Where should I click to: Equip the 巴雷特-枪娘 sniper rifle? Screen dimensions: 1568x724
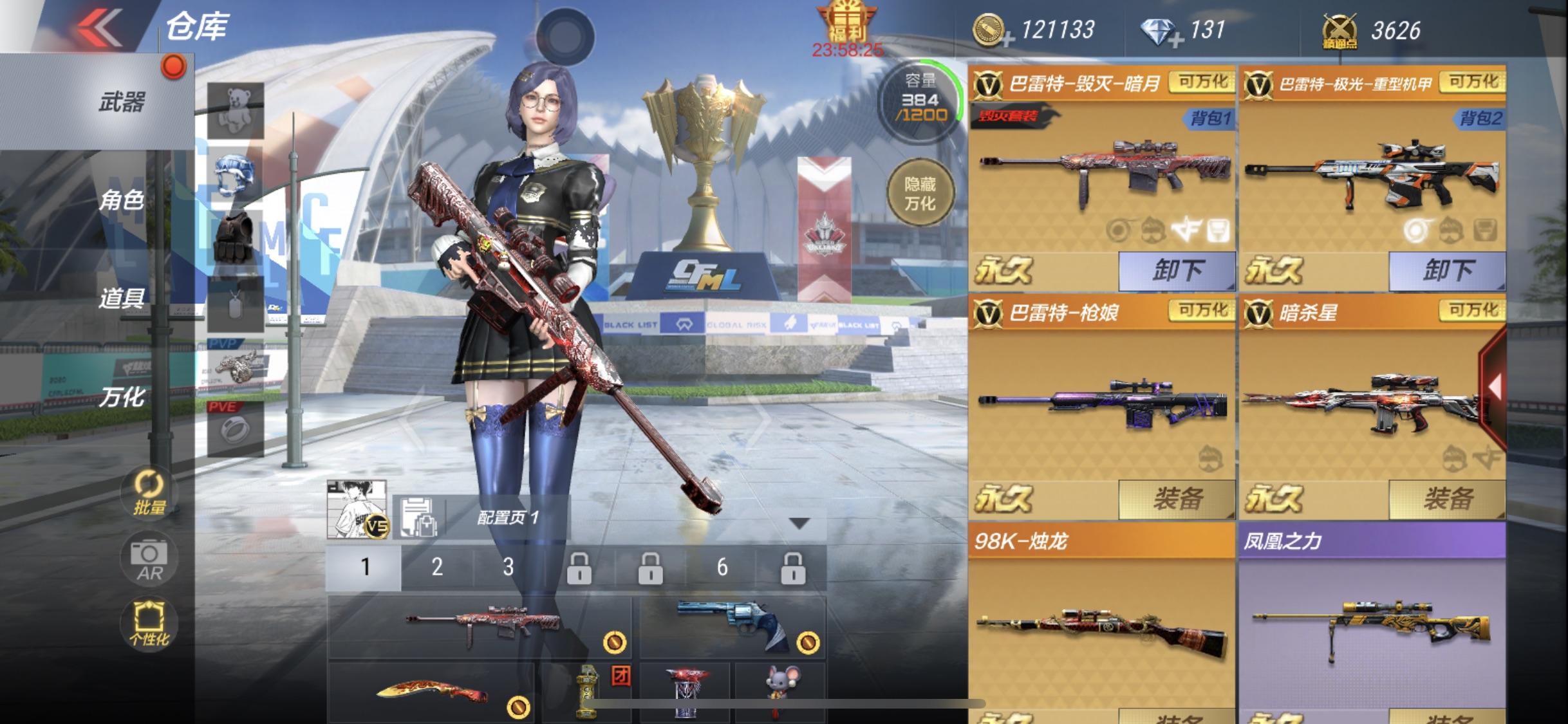pos(1177,499)
